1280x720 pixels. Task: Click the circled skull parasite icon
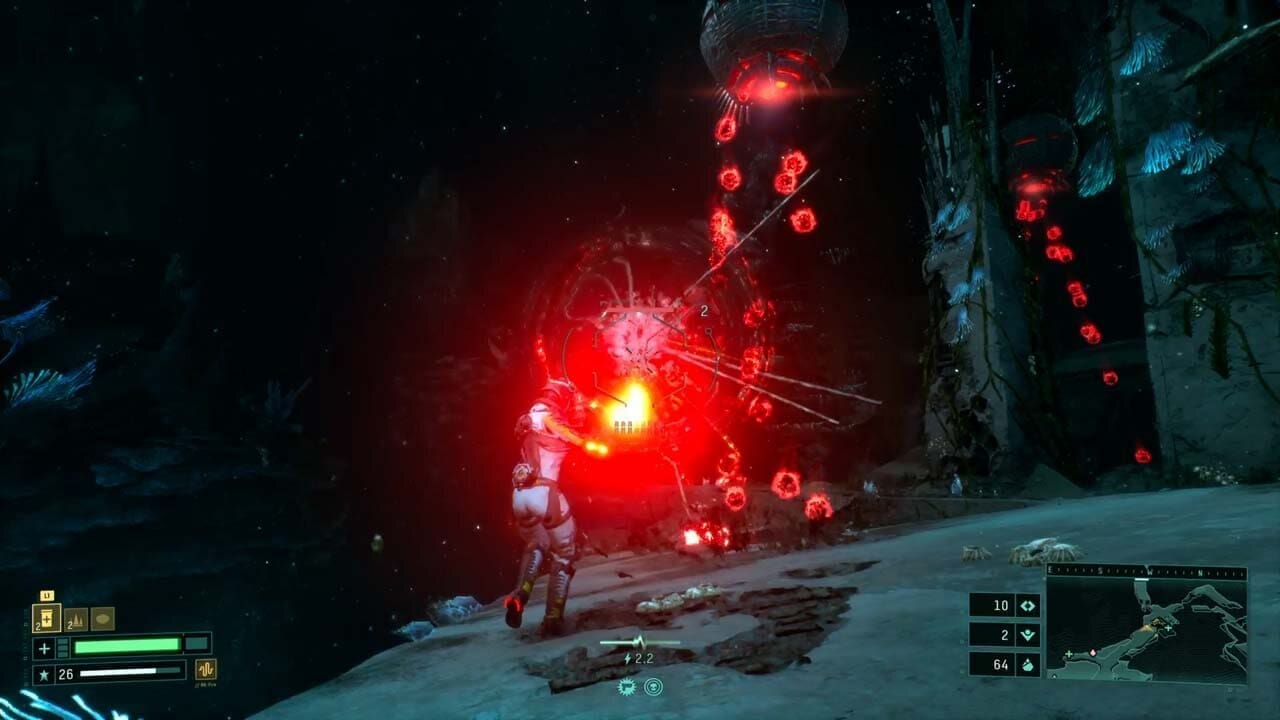(x=653, y=687)
